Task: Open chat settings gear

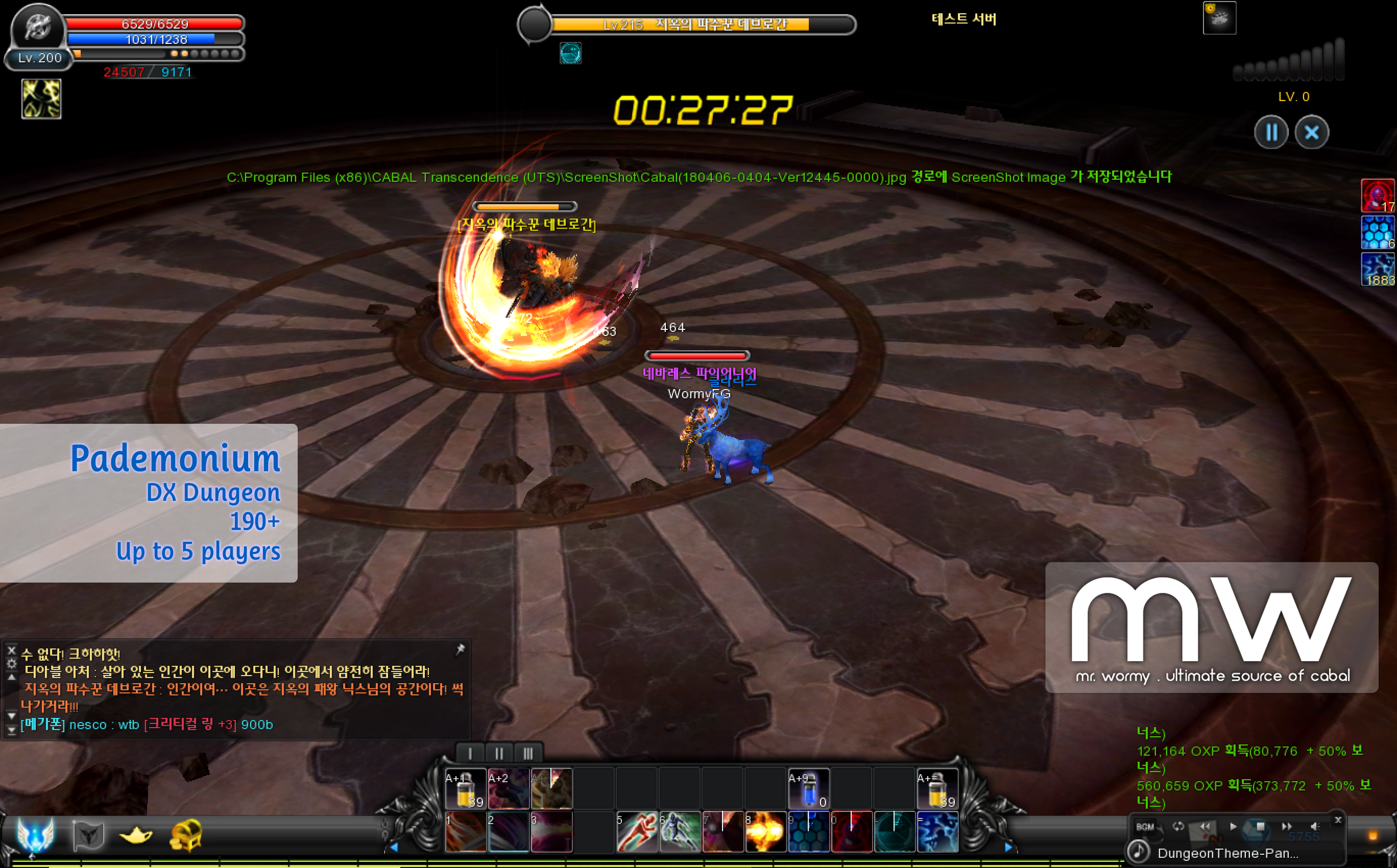Action: [x=11, y=664]
